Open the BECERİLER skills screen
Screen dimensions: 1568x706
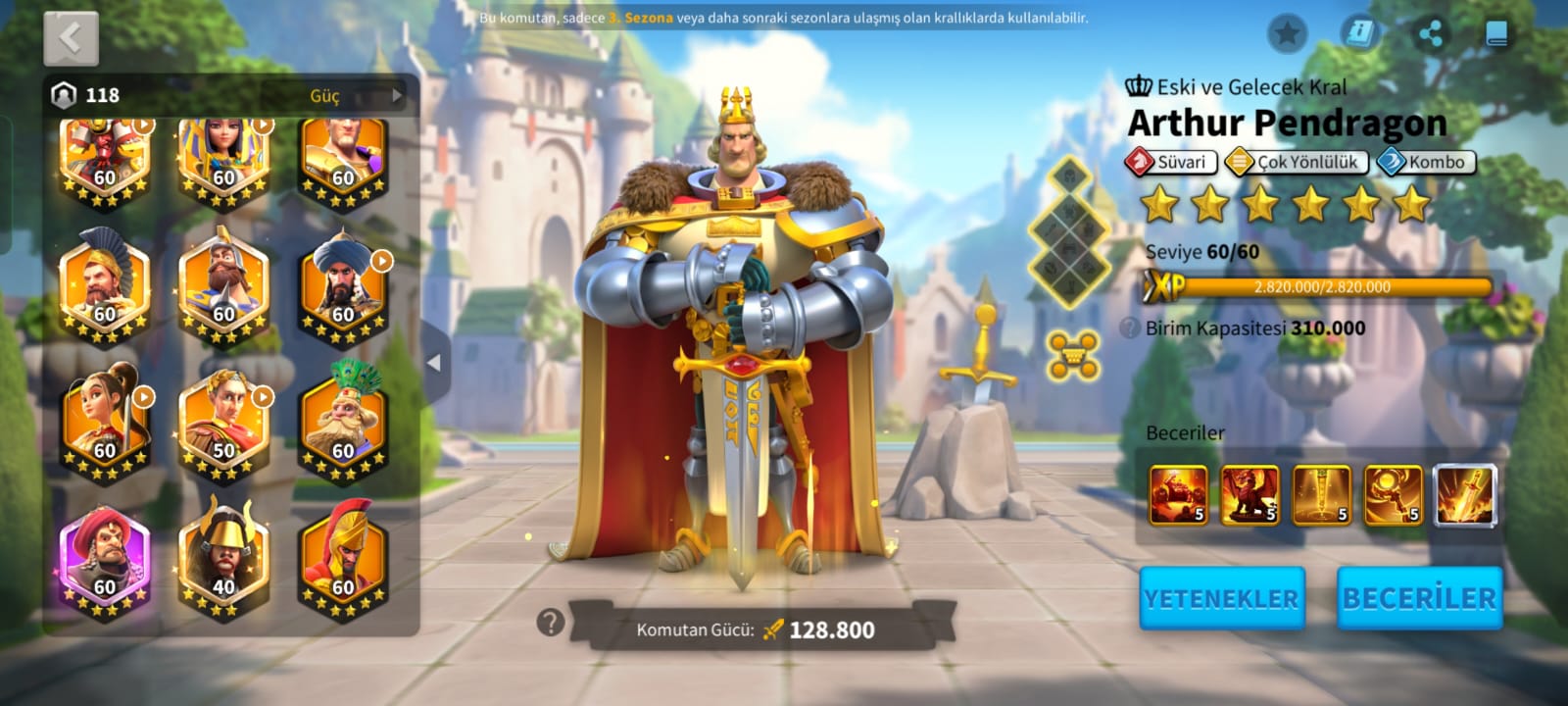click(1419, 597)
